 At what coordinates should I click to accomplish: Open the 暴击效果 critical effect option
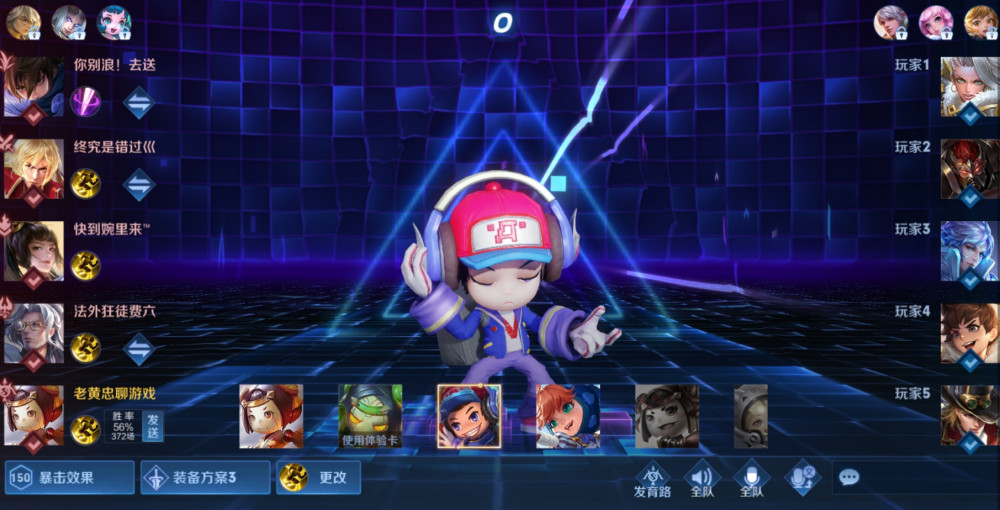[70, 478]
